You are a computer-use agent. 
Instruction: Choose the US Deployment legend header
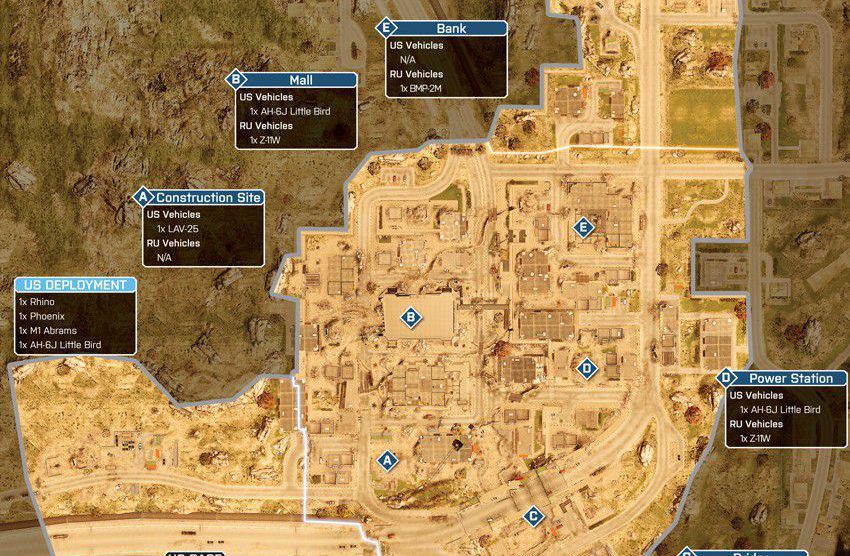pyautogui.click(x=73, y=285)
